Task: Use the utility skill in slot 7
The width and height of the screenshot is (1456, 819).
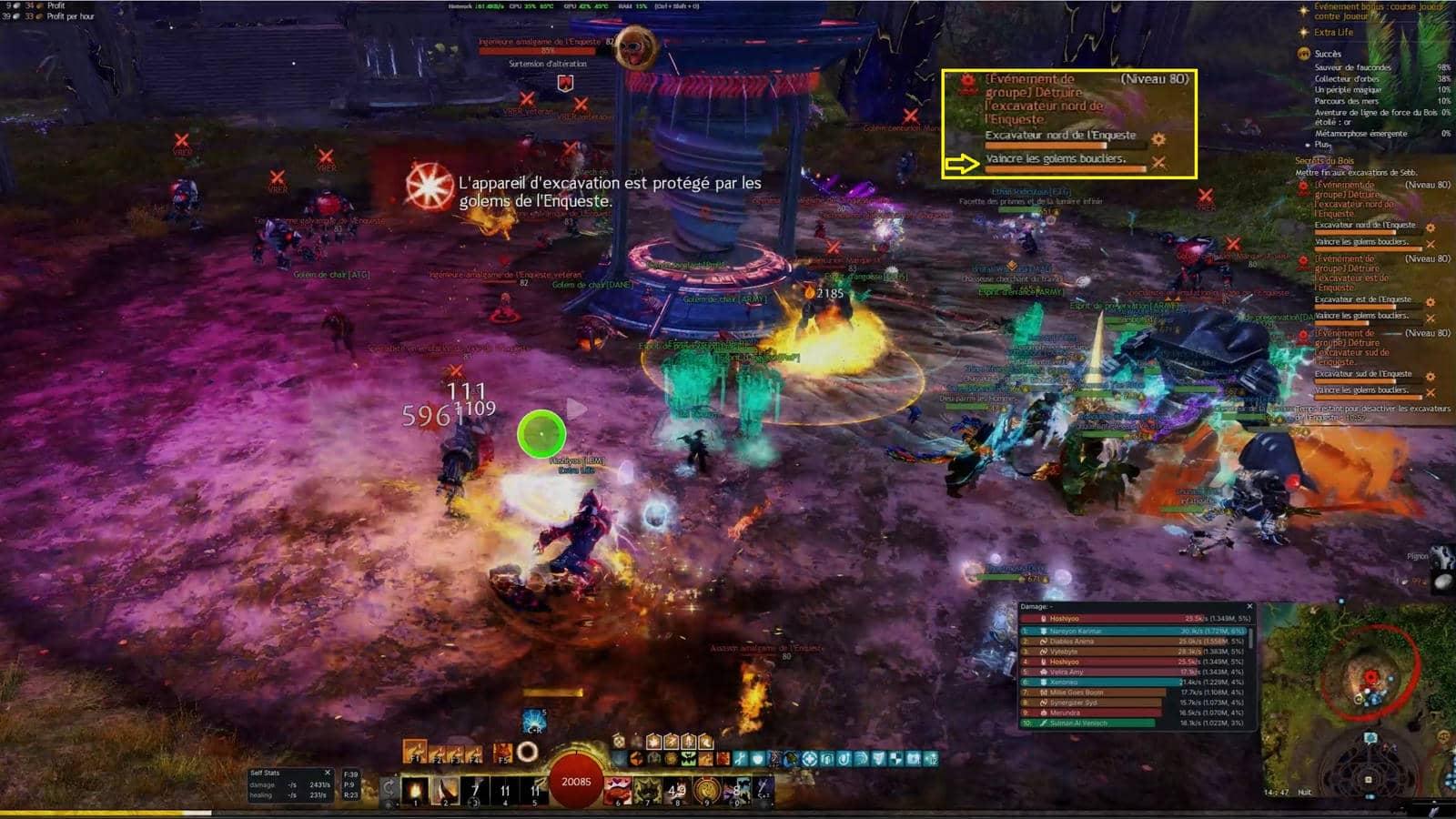Action: pyautogui.click(x=647, y=789)
